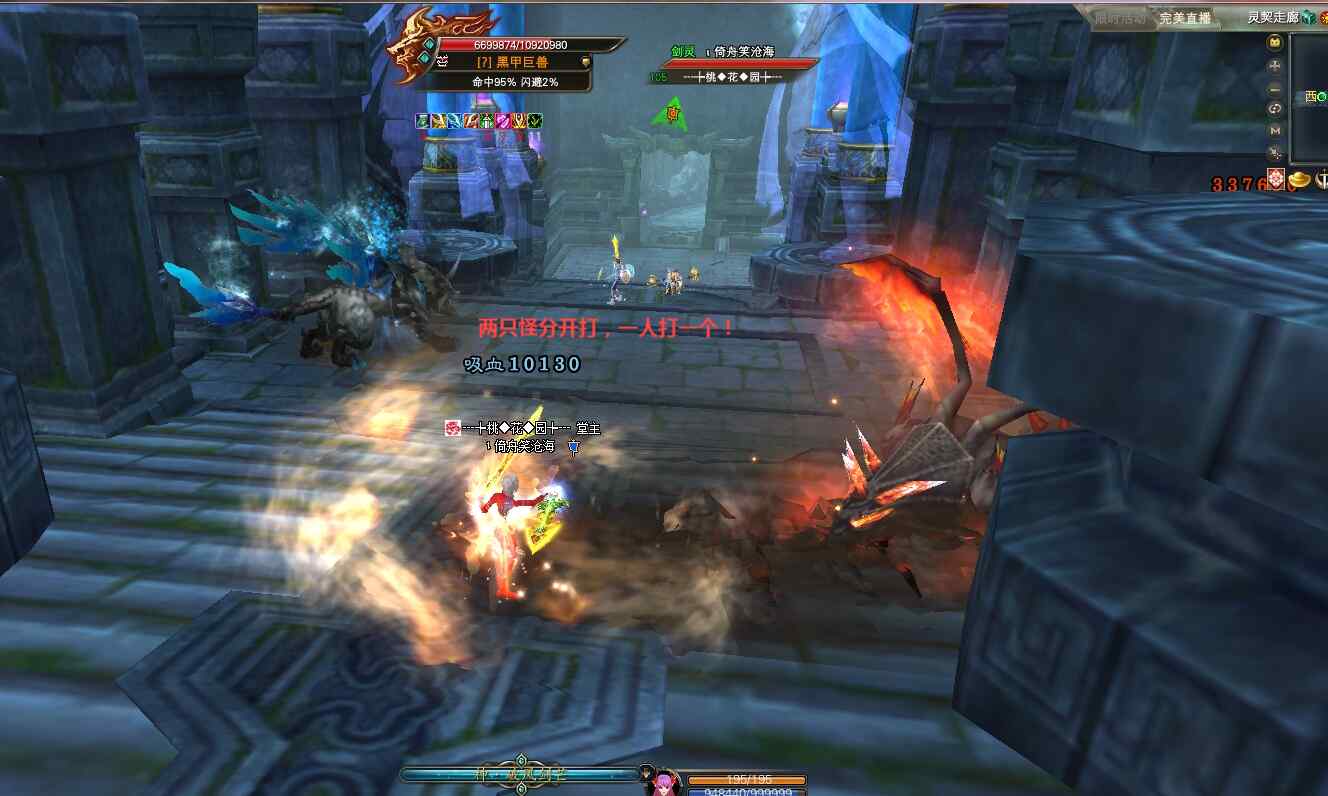Image resolution: width=1328 pixels, height=796 pixels.
Task: Click the 灵契走廊 location name label
Action: (1272, 17)
